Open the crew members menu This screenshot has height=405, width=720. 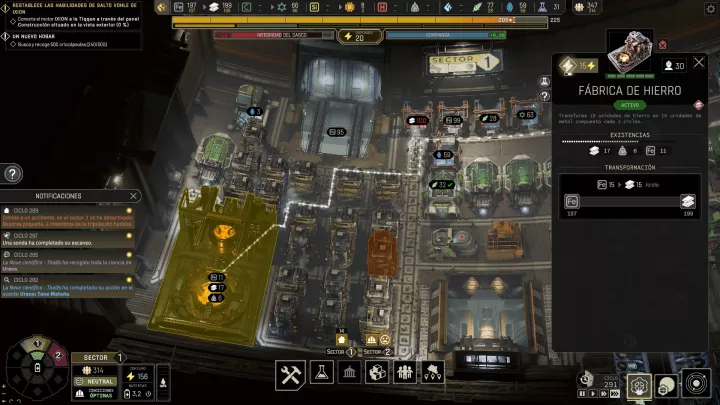coord(405,374)
